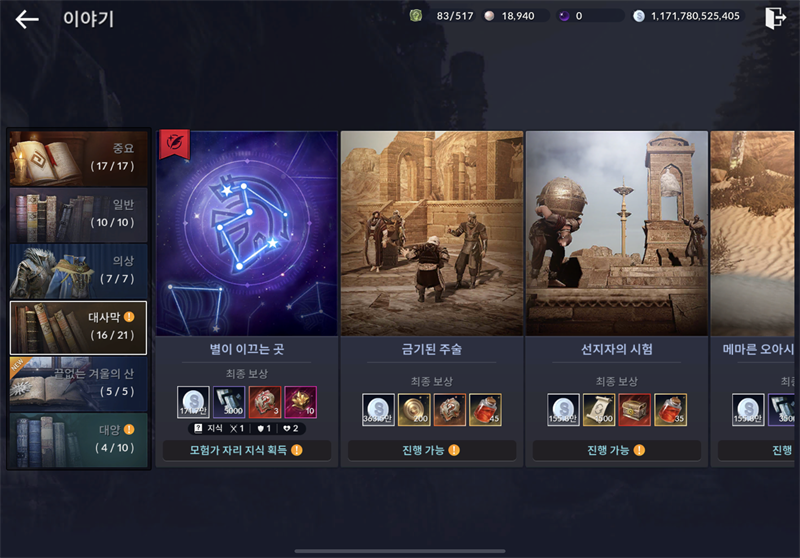Open the 의상 story category

point(78,271)
